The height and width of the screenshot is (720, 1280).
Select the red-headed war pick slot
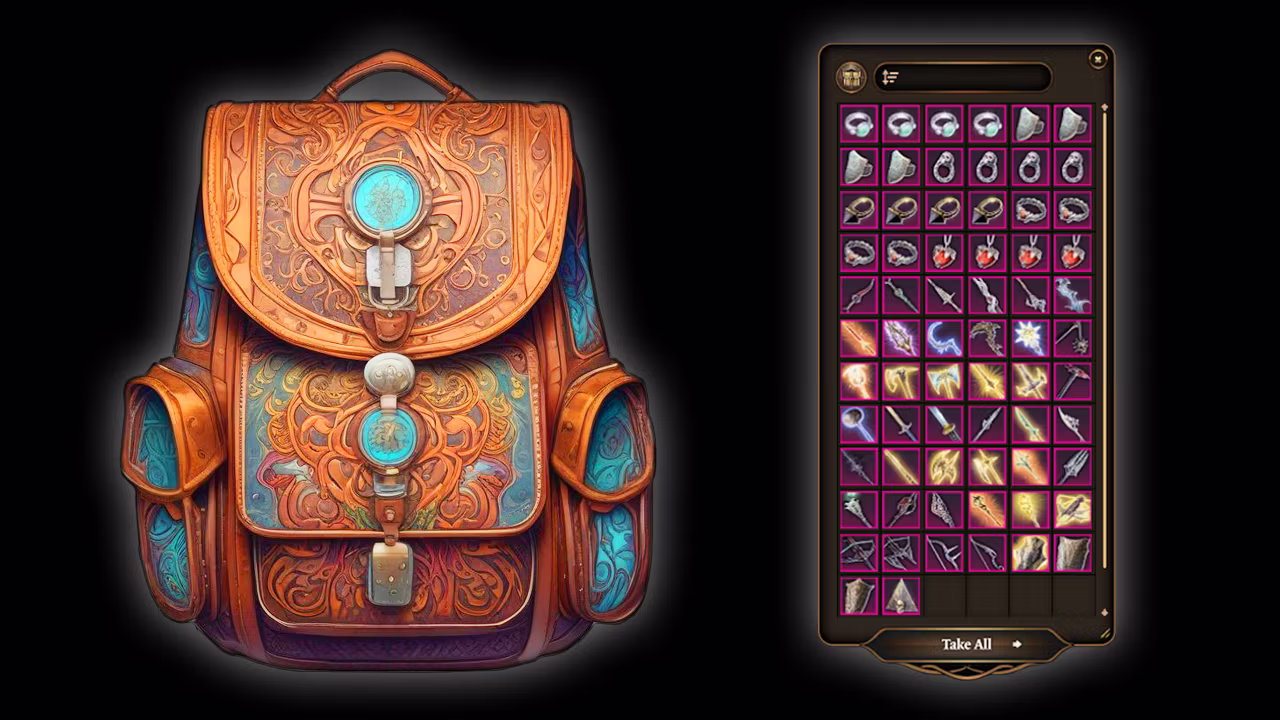click(1073, 381)
